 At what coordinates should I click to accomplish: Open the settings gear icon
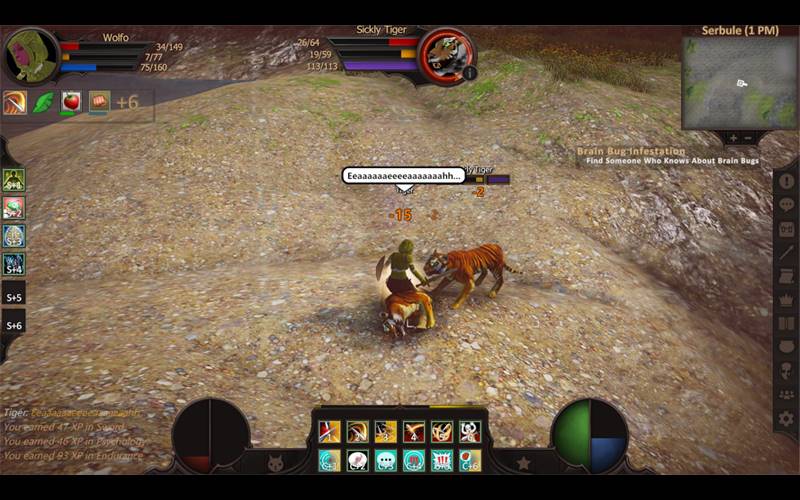tap(786, 419)
